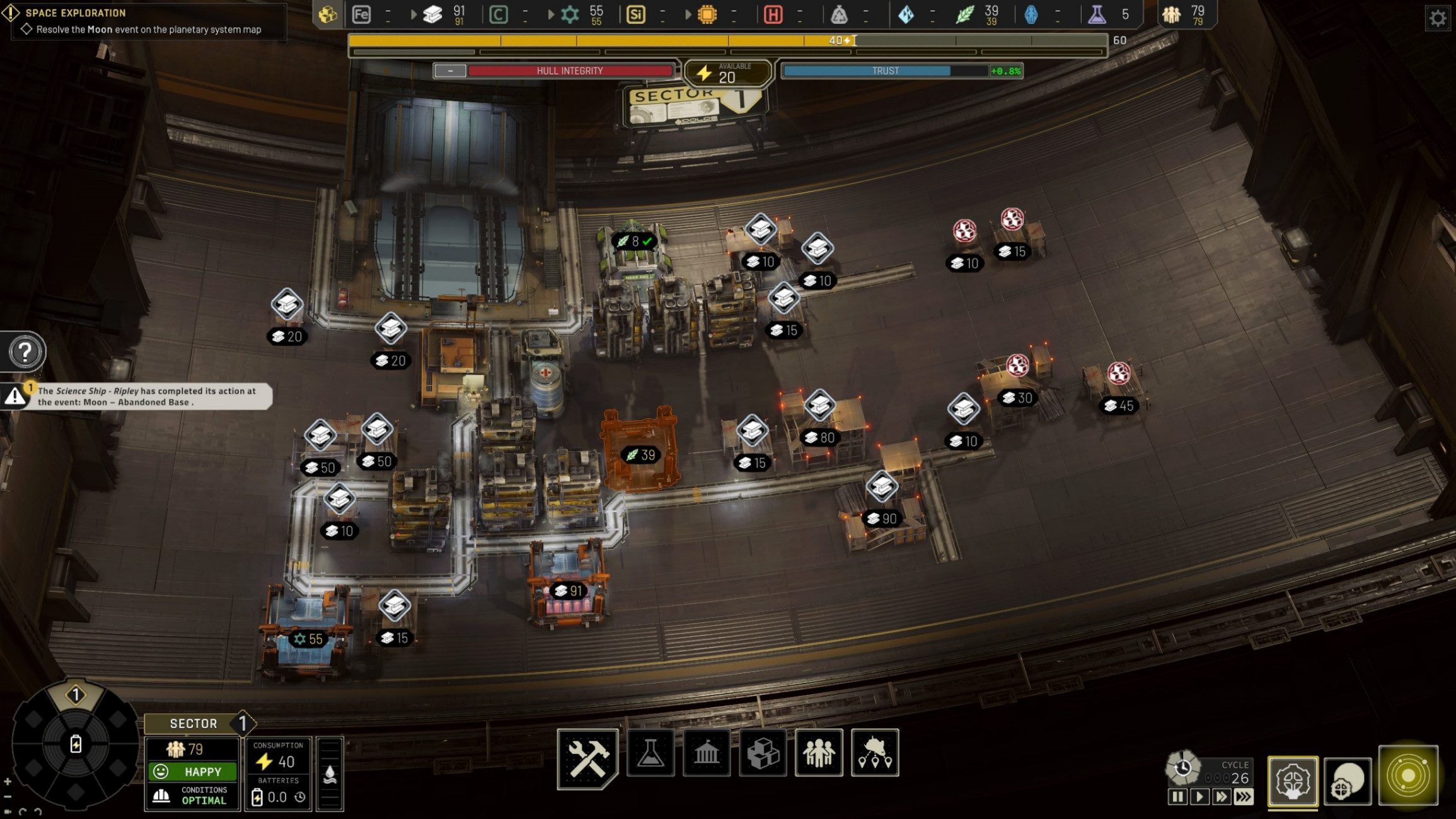Open the question mark help button
Viewport: 1456px width, 819px height.
[25, 352]
